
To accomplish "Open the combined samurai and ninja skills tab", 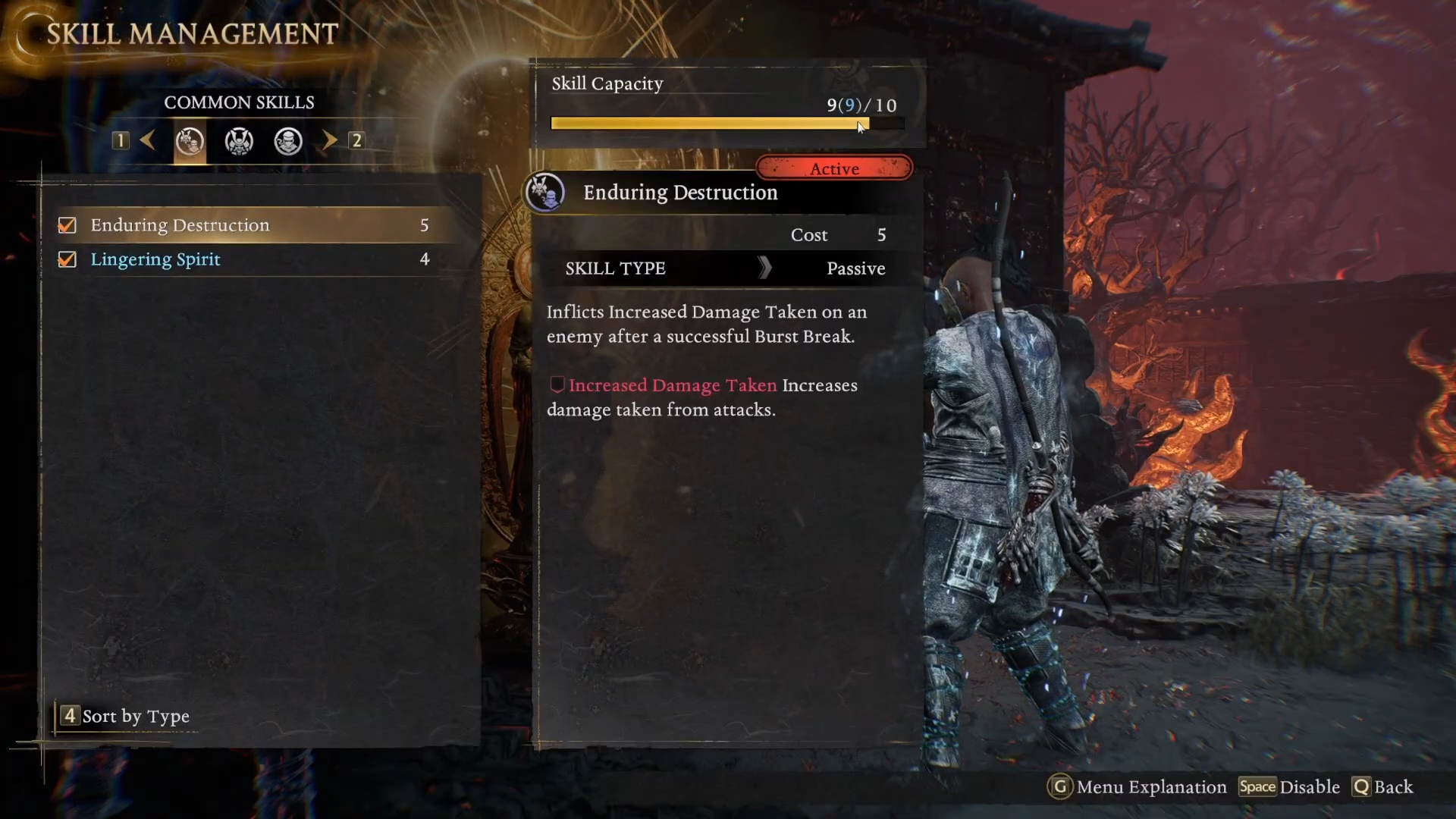I will click(190, 141).
